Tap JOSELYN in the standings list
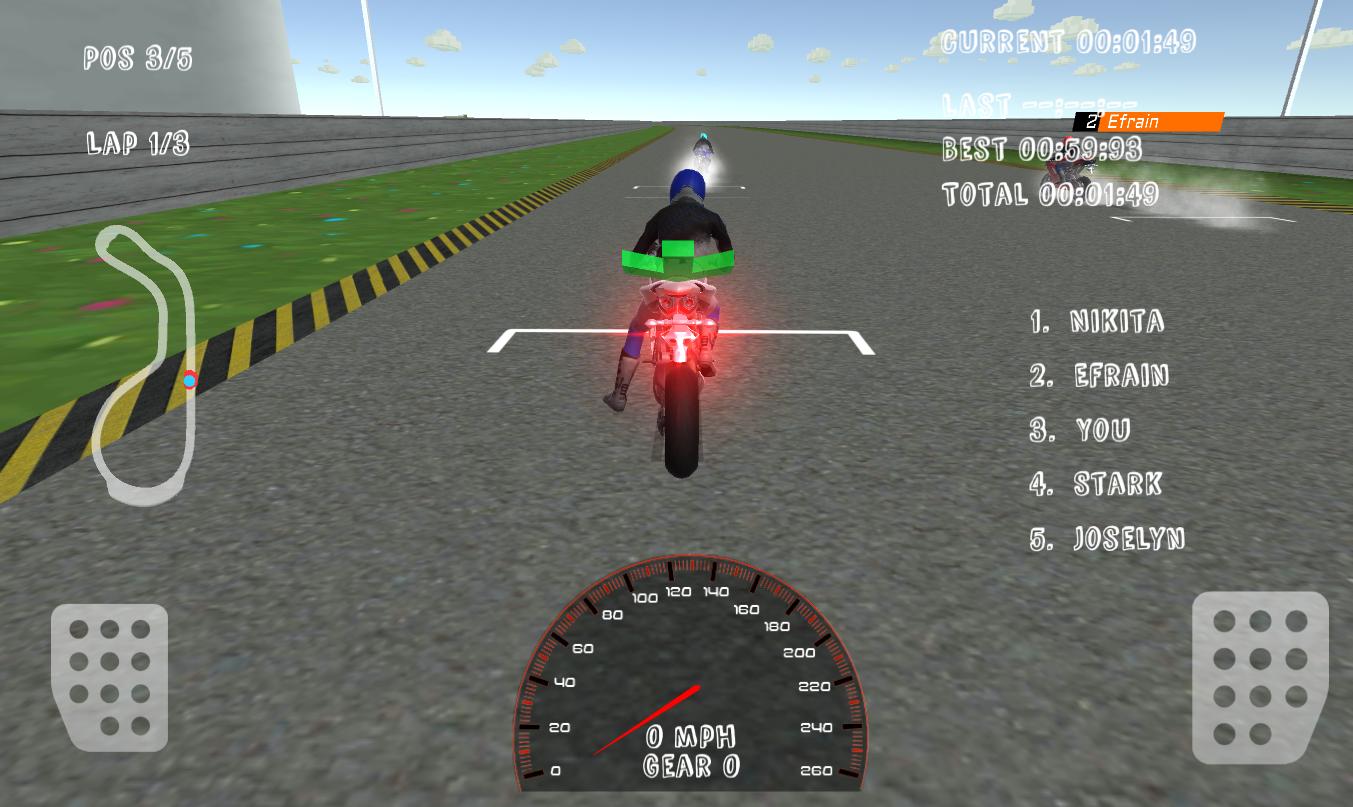1353x807 pixels. 1110,539
